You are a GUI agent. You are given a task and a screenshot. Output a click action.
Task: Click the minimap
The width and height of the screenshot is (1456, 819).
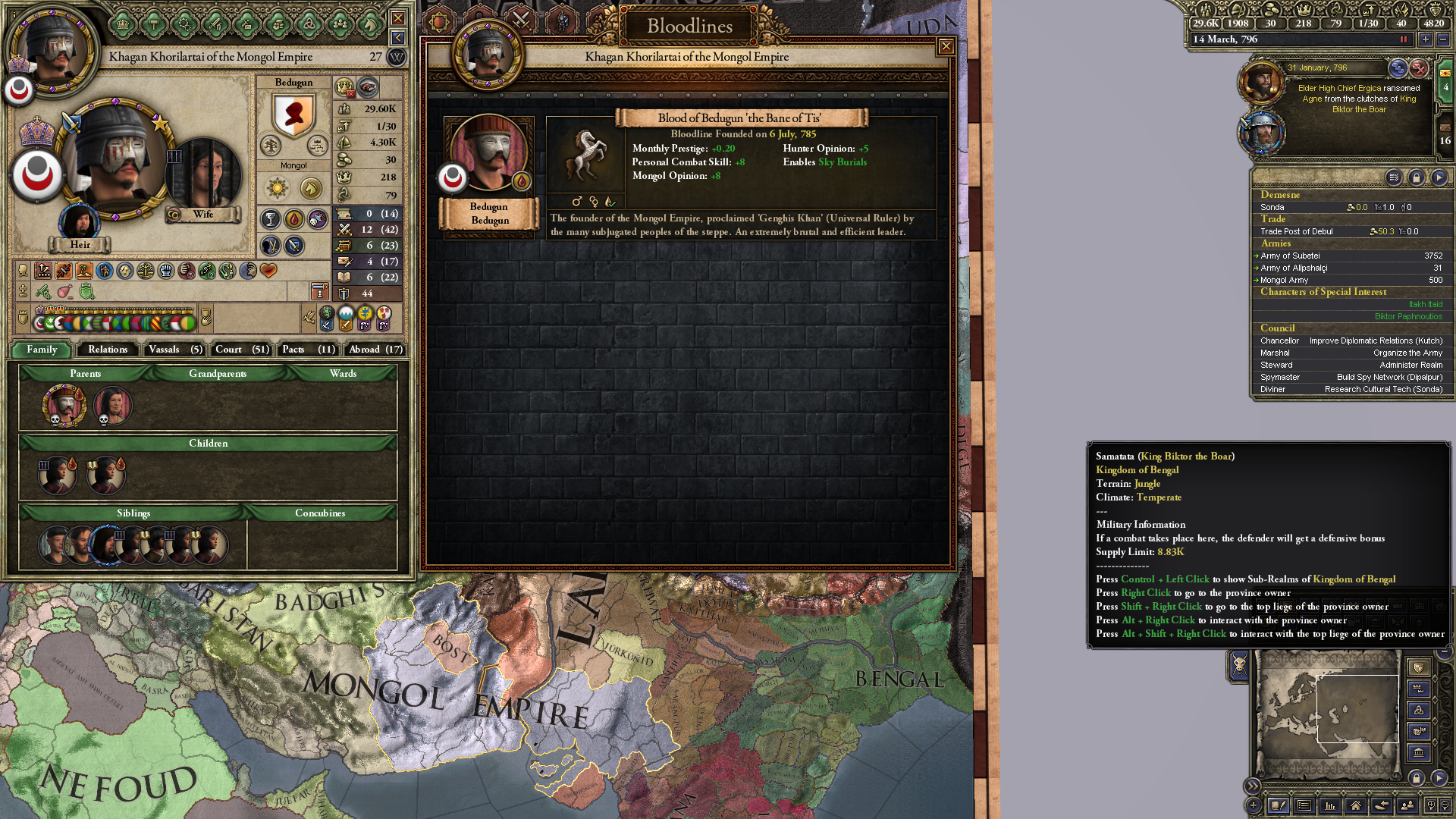click(x=1329, y=714)
